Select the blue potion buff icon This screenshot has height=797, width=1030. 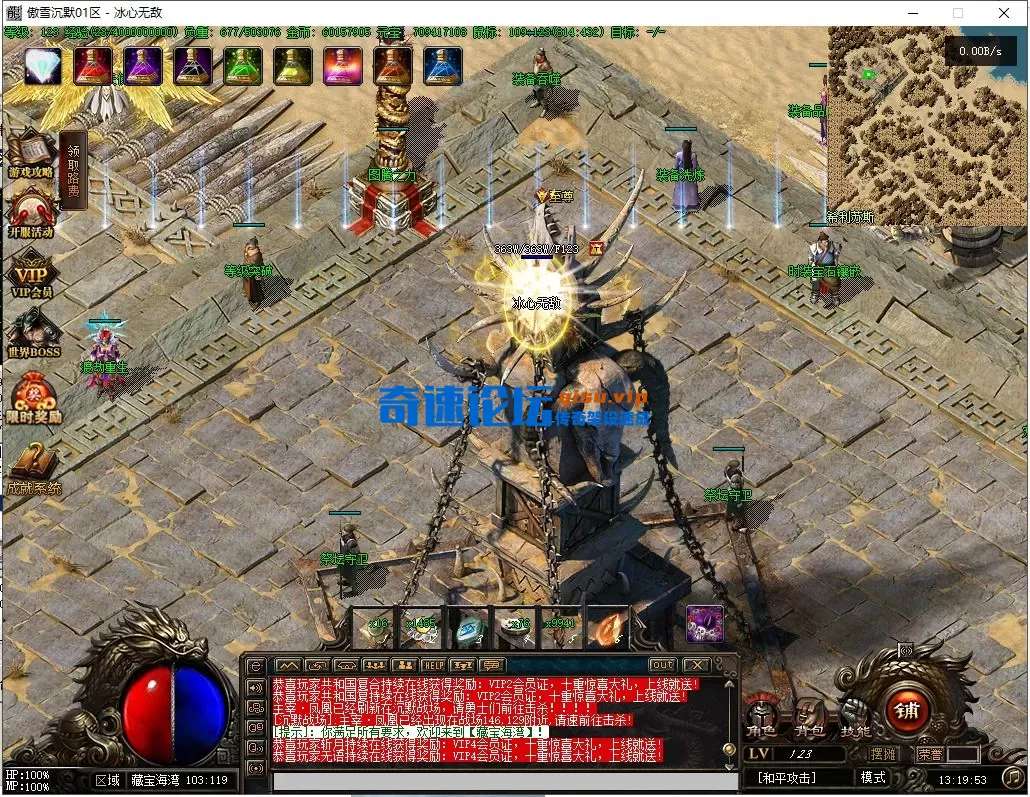click(x=442, y=66)
